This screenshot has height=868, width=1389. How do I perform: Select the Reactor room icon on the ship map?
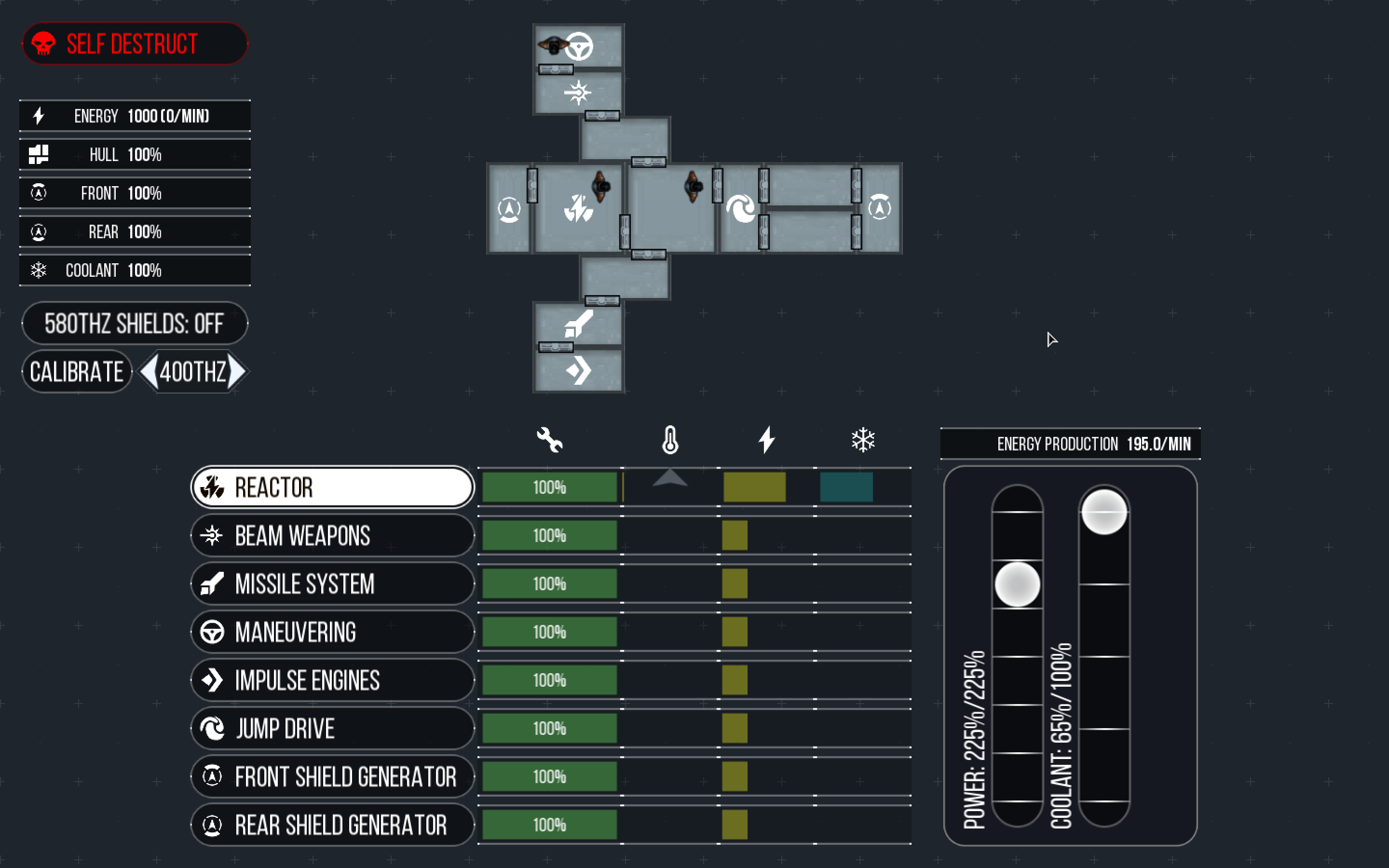click(579, 208)
